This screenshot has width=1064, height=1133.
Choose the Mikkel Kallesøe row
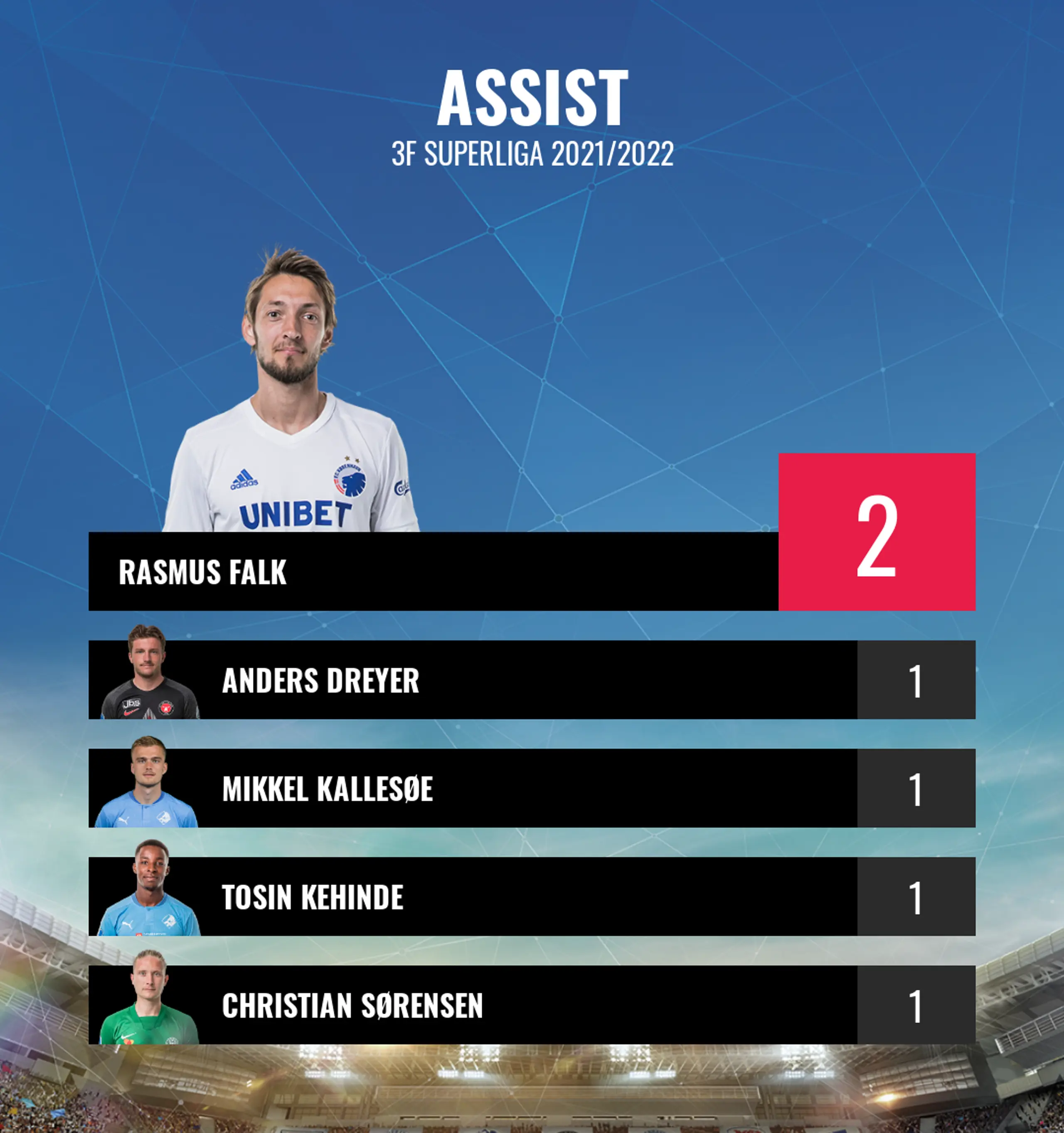point(473,788)
